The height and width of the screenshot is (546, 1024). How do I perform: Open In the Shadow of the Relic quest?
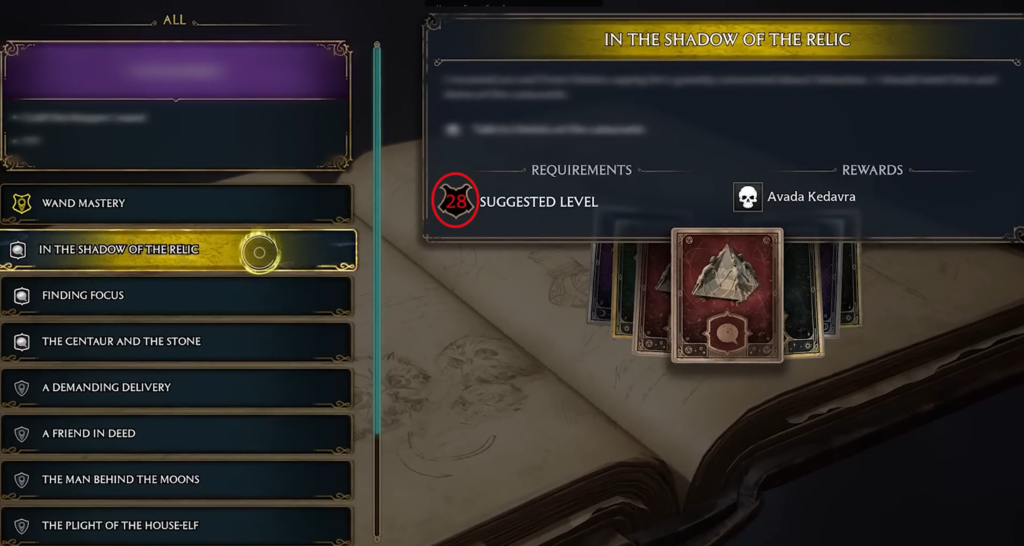point(176,250)
